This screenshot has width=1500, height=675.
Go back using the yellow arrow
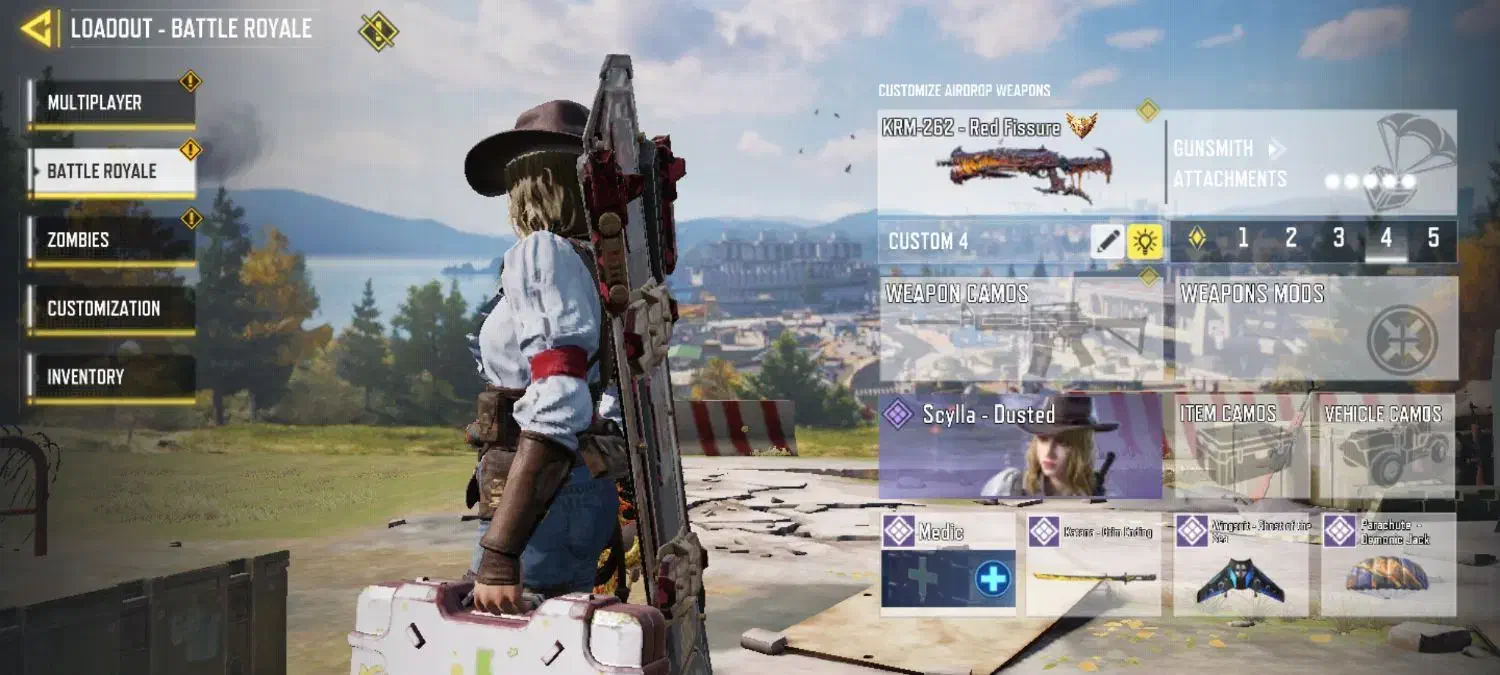(x=37, y=28)
